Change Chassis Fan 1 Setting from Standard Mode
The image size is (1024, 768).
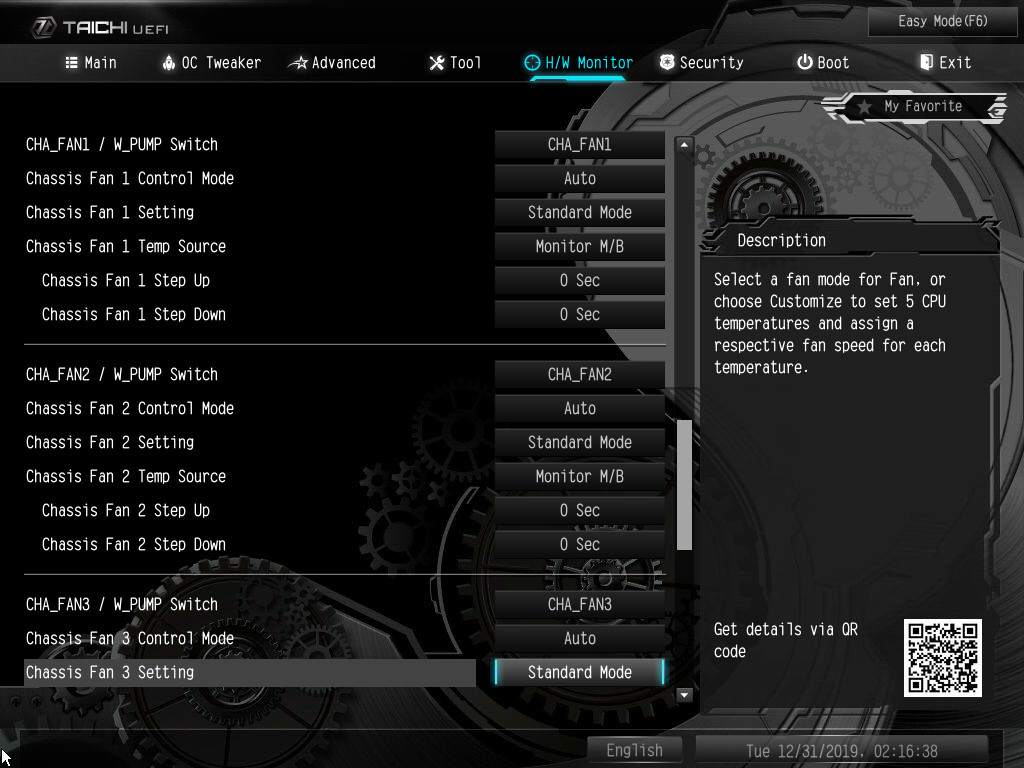coord(580,212)
